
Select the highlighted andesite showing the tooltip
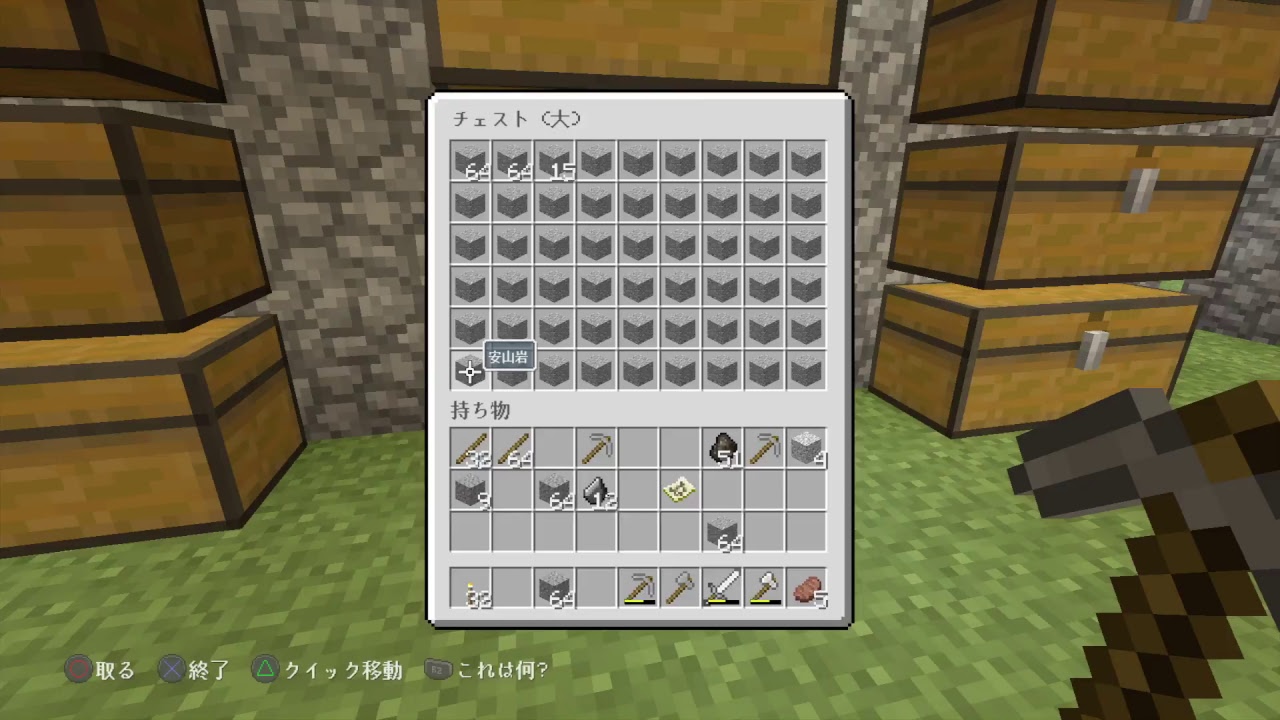pos(470,371)
